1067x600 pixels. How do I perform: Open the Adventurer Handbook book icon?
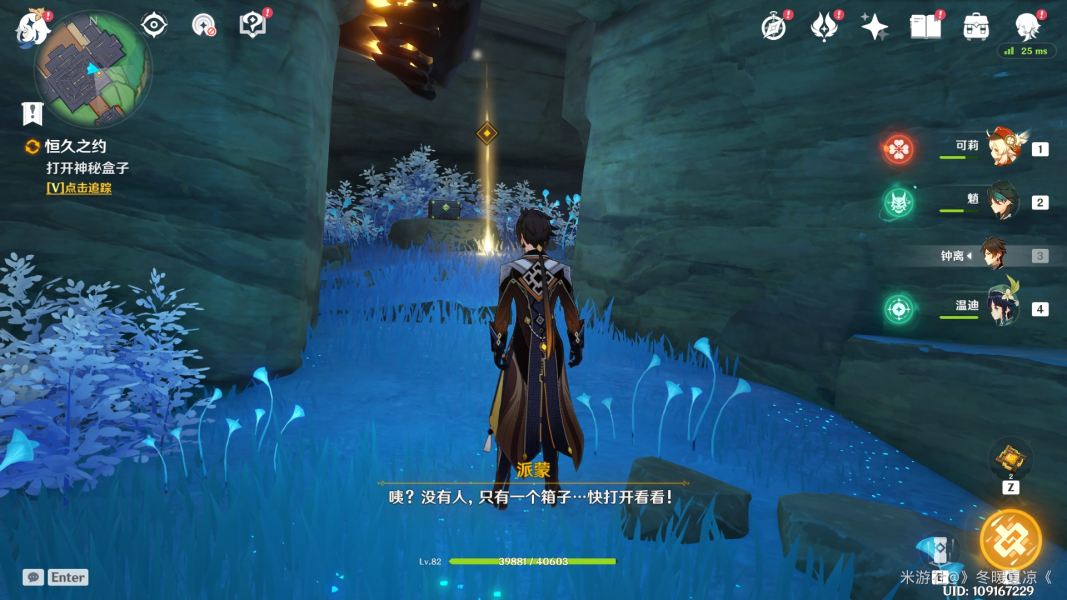pos(925,27)
